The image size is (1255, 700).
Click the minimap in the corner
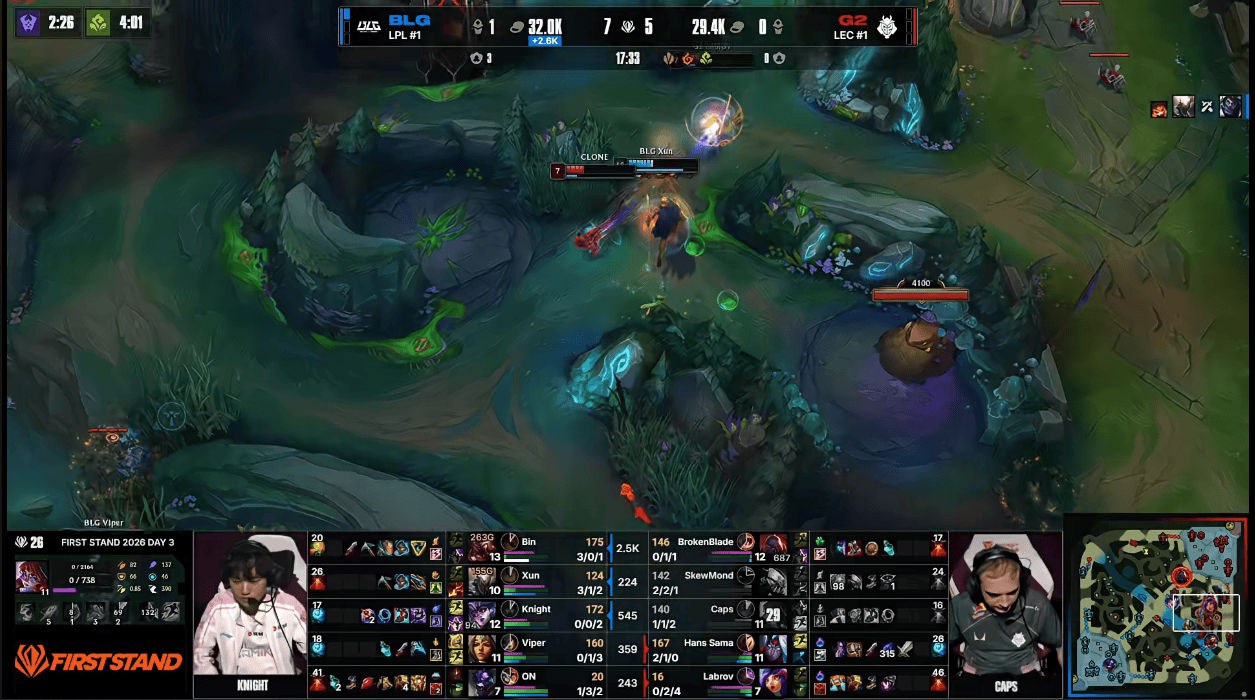pyautogui.click(x=1158, y=606)
